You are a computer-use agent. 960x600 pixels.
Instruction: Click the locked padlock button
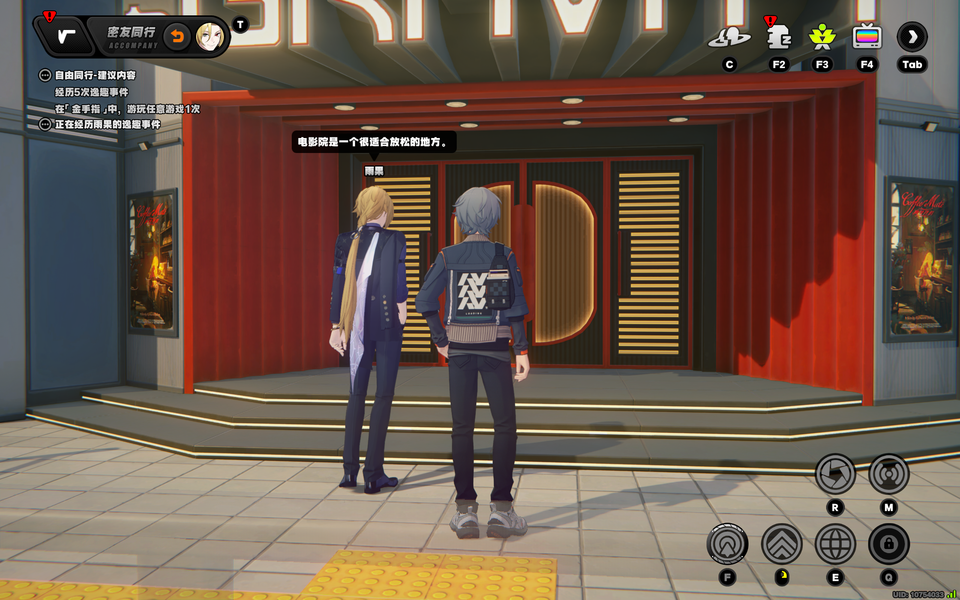click(x=888, y=544)
